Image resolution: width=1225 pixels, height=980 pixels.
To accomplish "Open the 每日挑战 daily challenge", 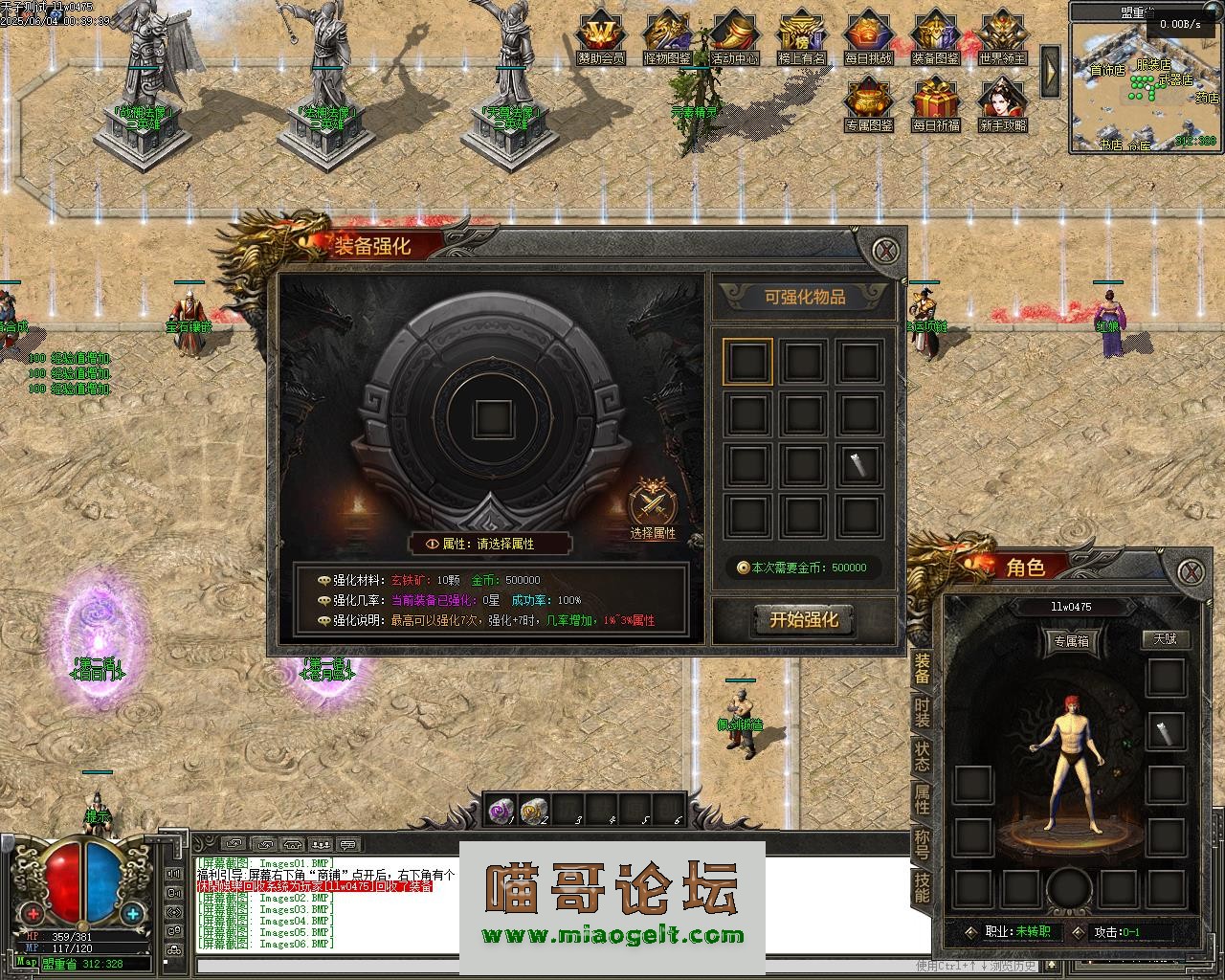I will point(869,36).
